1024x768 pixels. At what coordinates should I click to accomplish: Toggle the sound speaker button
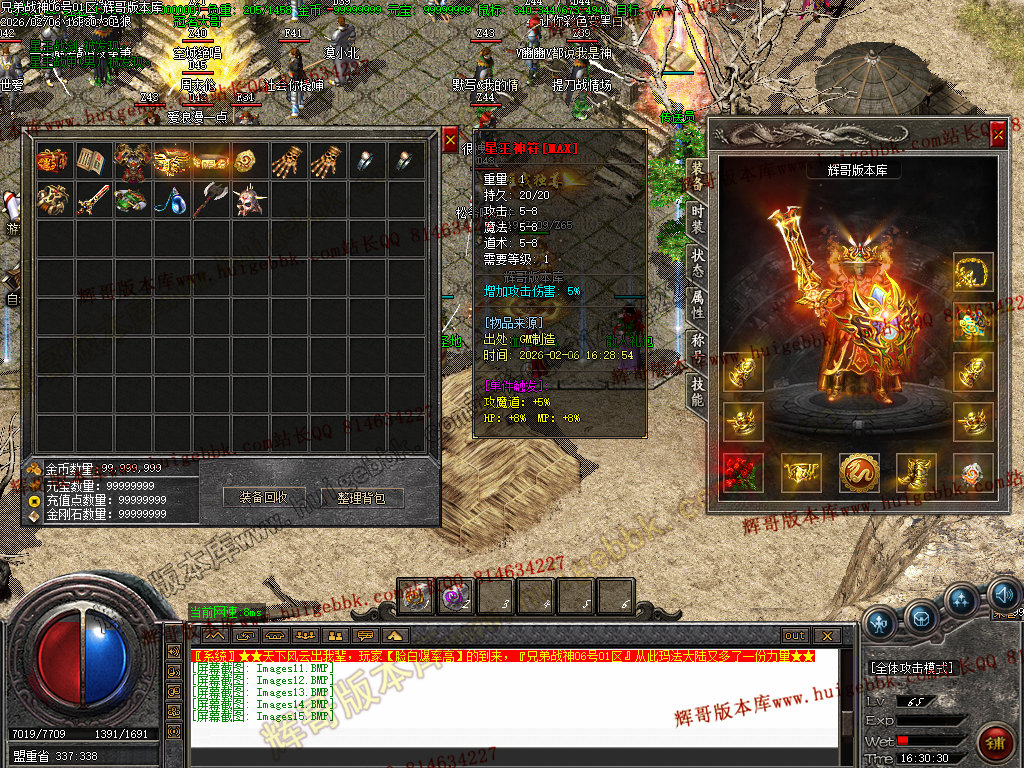pyautogui.click(x=1003, y=597)
